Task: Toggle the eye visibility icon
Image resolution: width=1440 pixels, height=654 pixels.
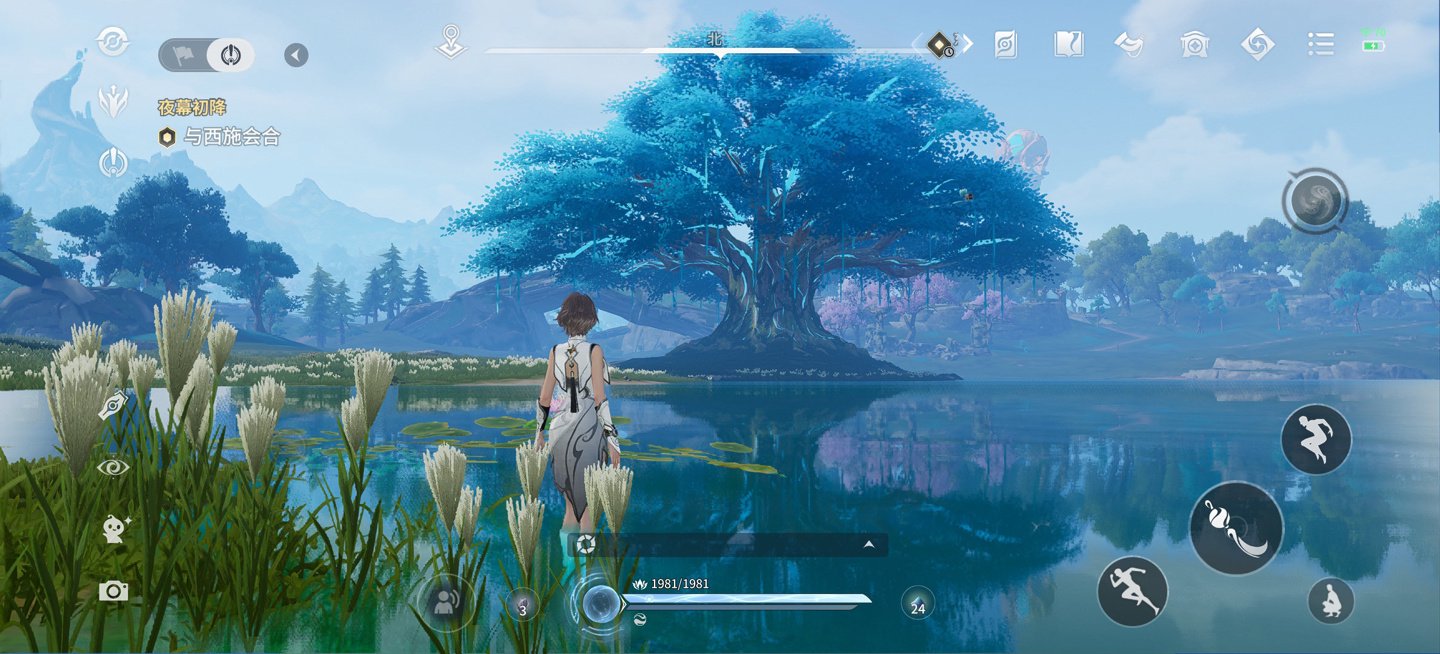Action: [113, 467]
